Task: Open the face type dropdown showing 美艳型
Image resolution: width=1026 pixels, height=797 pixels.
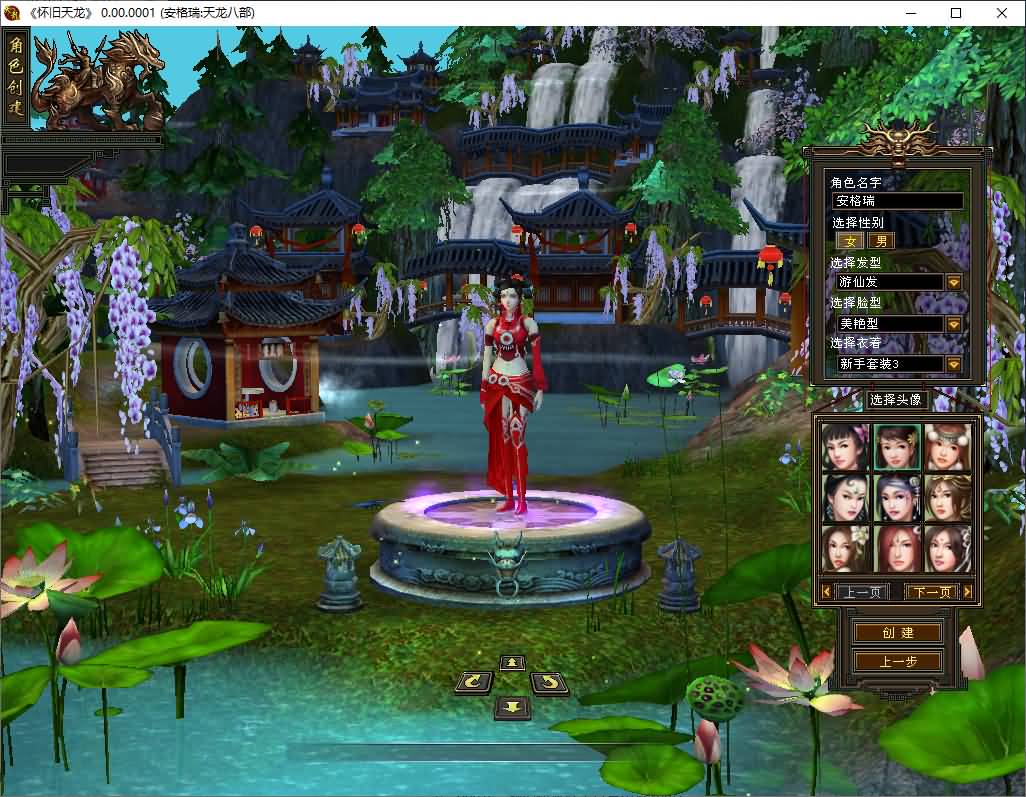Action: click(x=953, y=324)
